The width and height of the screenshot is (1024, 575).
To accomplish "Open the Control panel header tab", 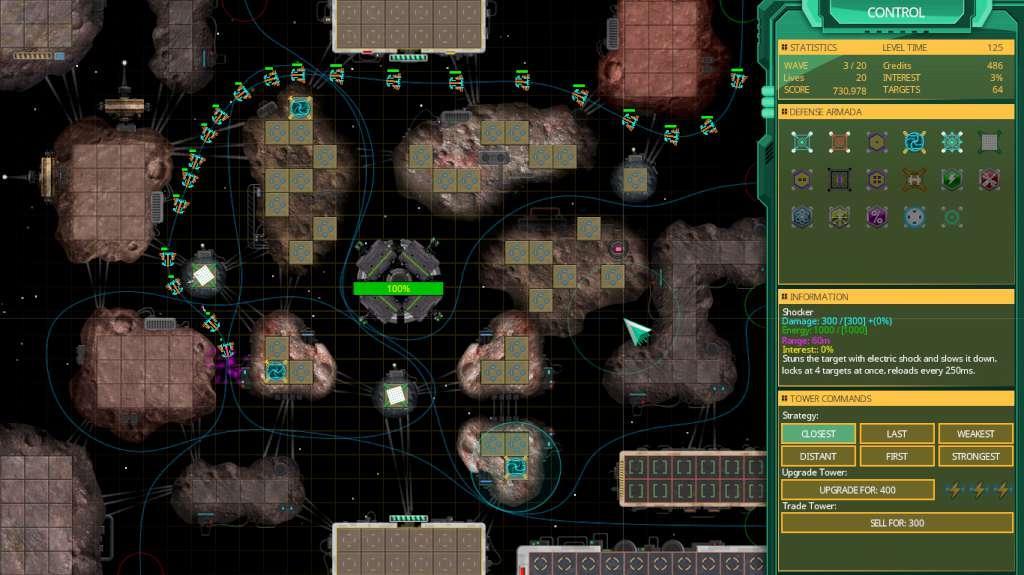I will click(x=895, y=13).
